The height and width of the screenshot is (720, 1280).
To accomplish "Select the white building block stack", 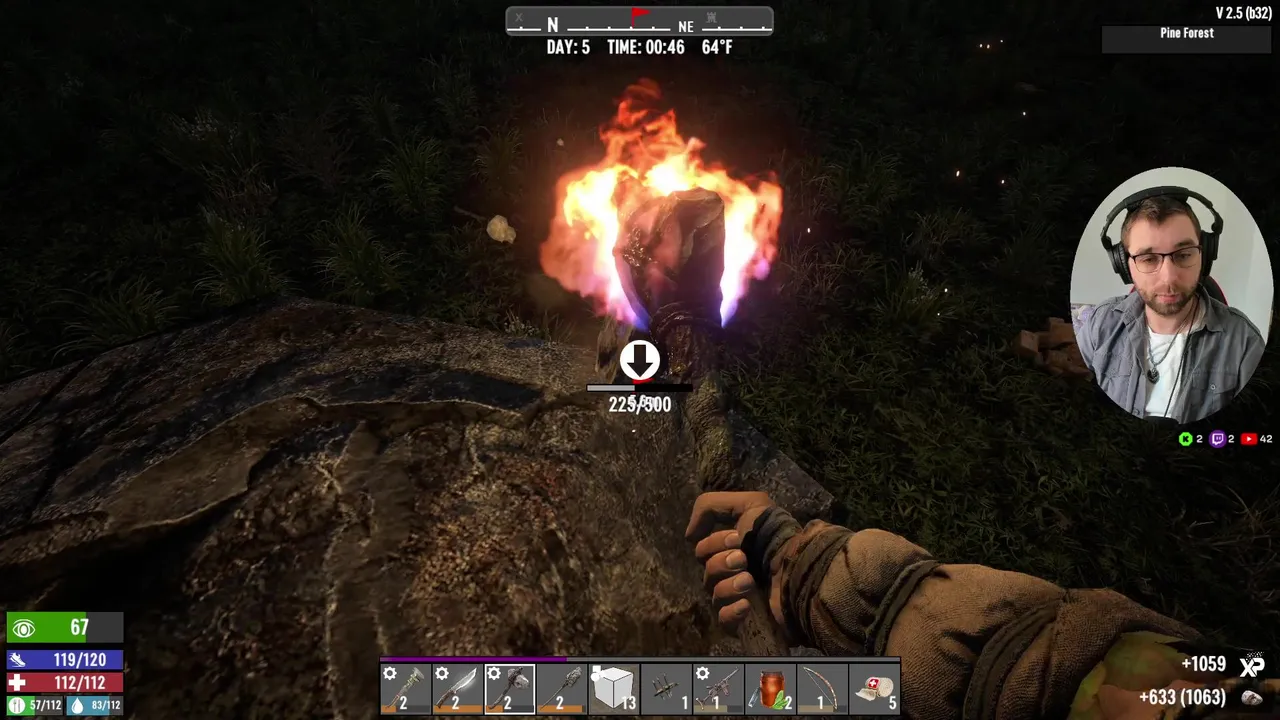I will click(614, 688).
